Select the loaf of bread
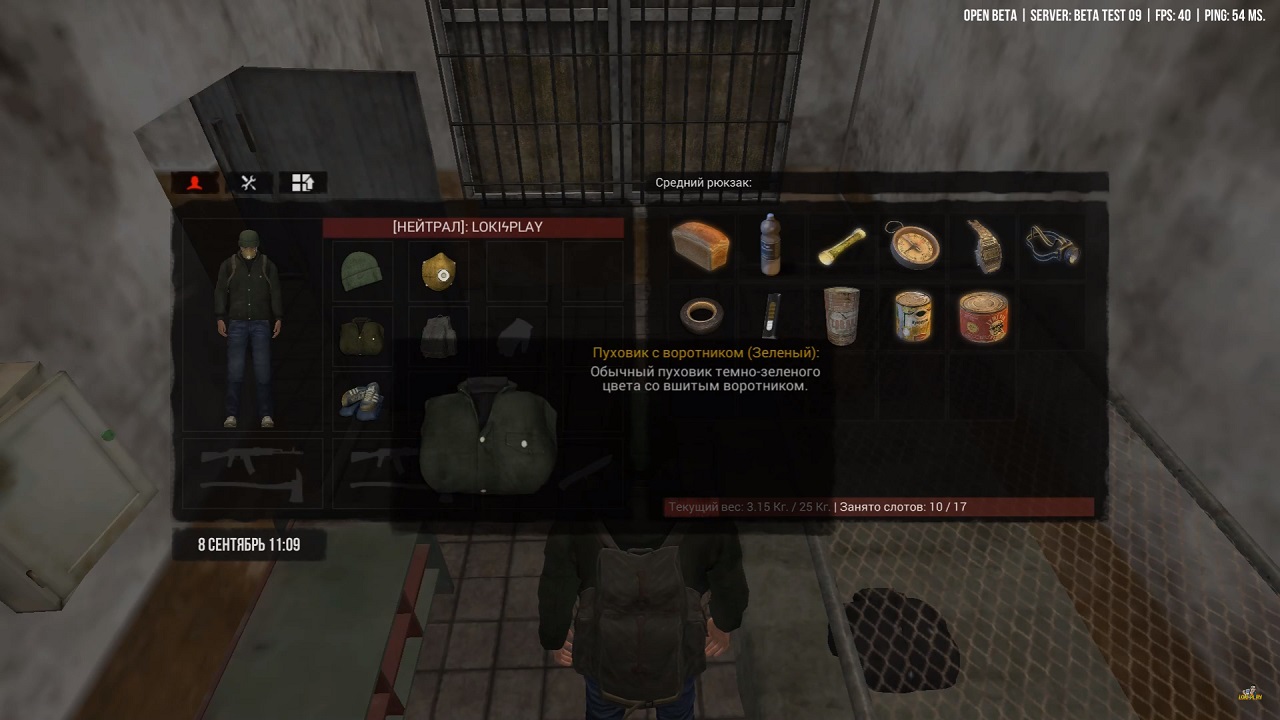This screenshot has width=1280, height=720. pos(701,246)
